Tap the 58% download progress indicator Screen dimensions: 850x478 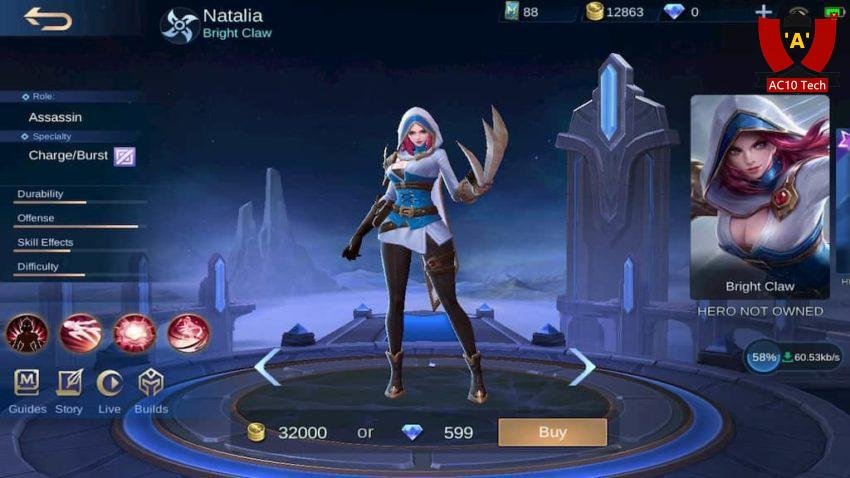click(x=764, y=357)
